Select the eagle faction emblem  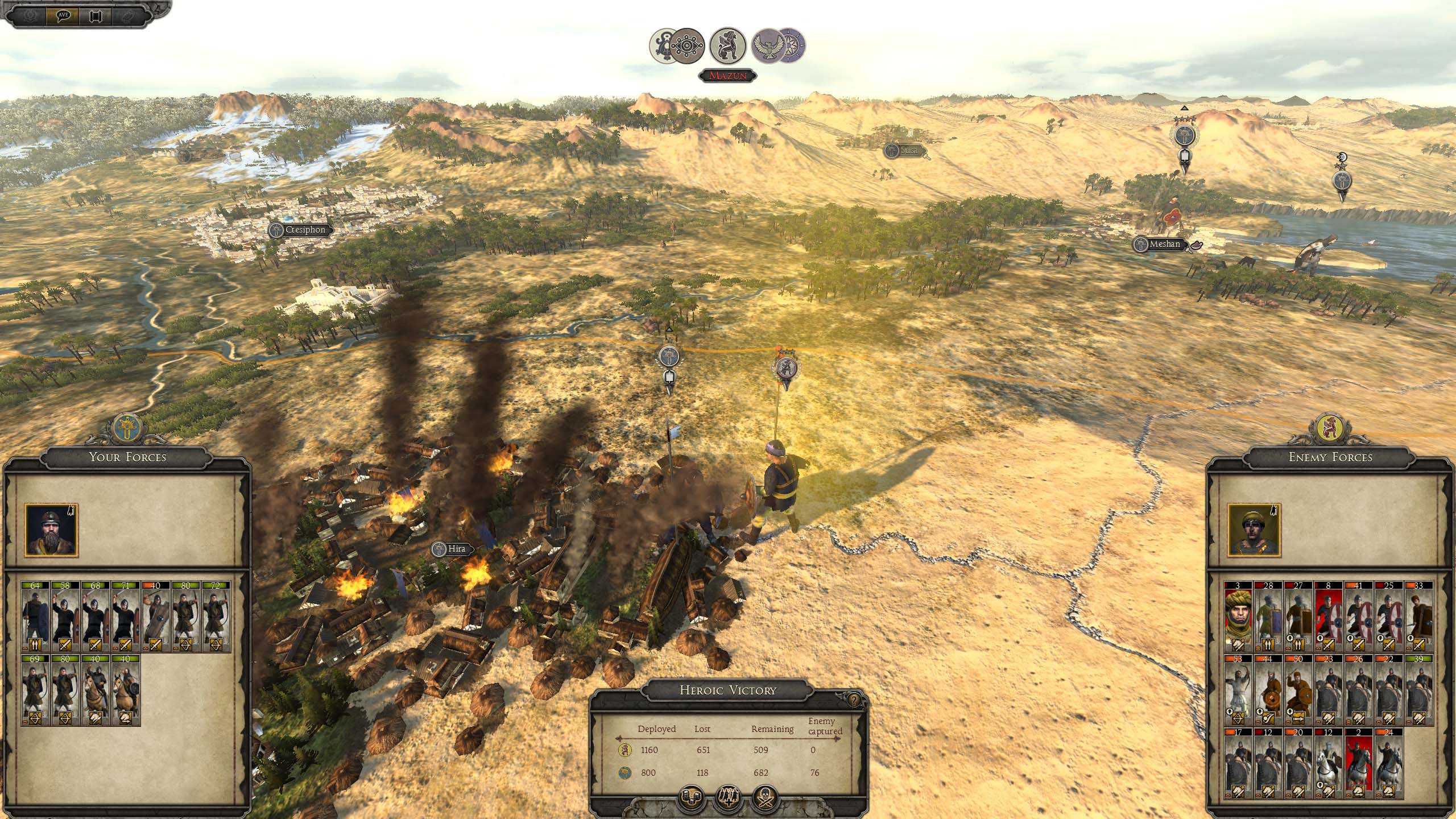click(x=768, y=45)
